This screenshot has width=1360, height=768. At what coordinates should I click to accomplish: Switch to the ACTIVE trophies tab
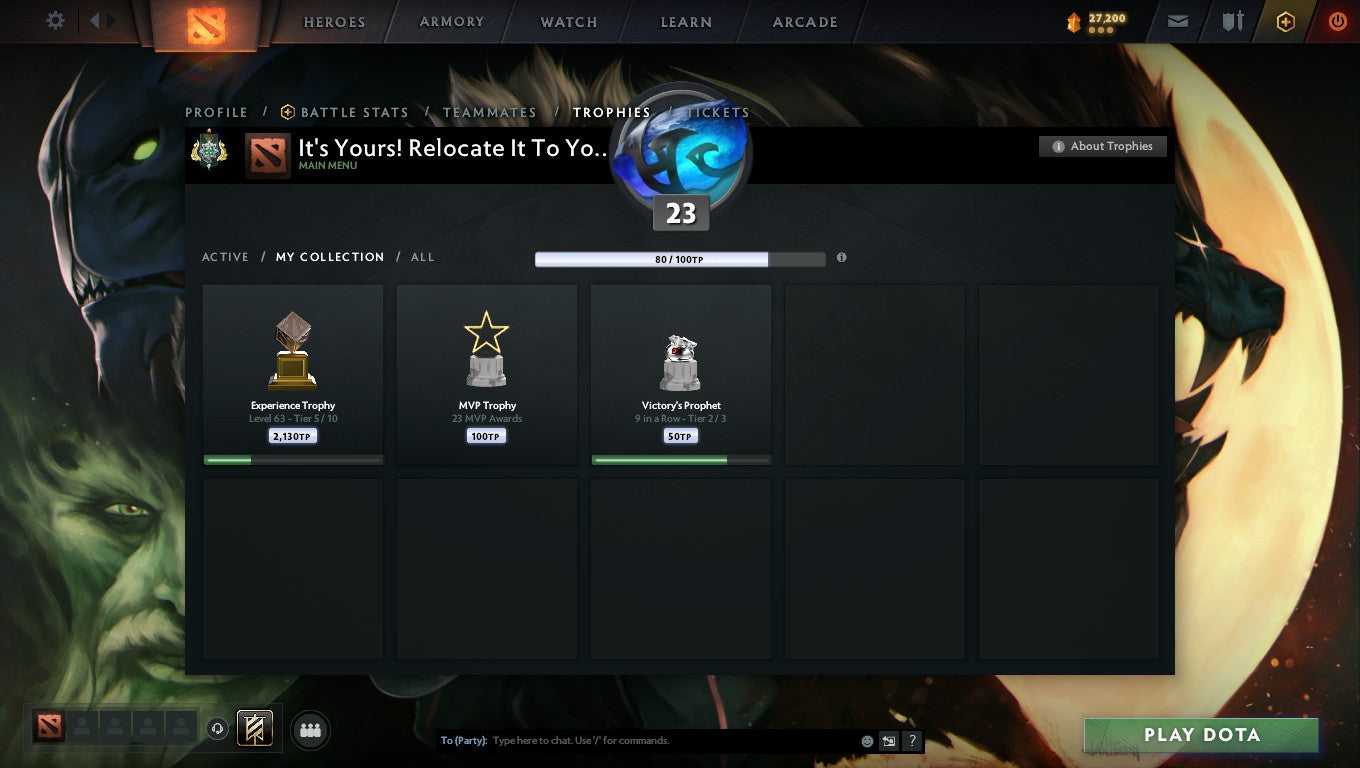click(224, 257)
